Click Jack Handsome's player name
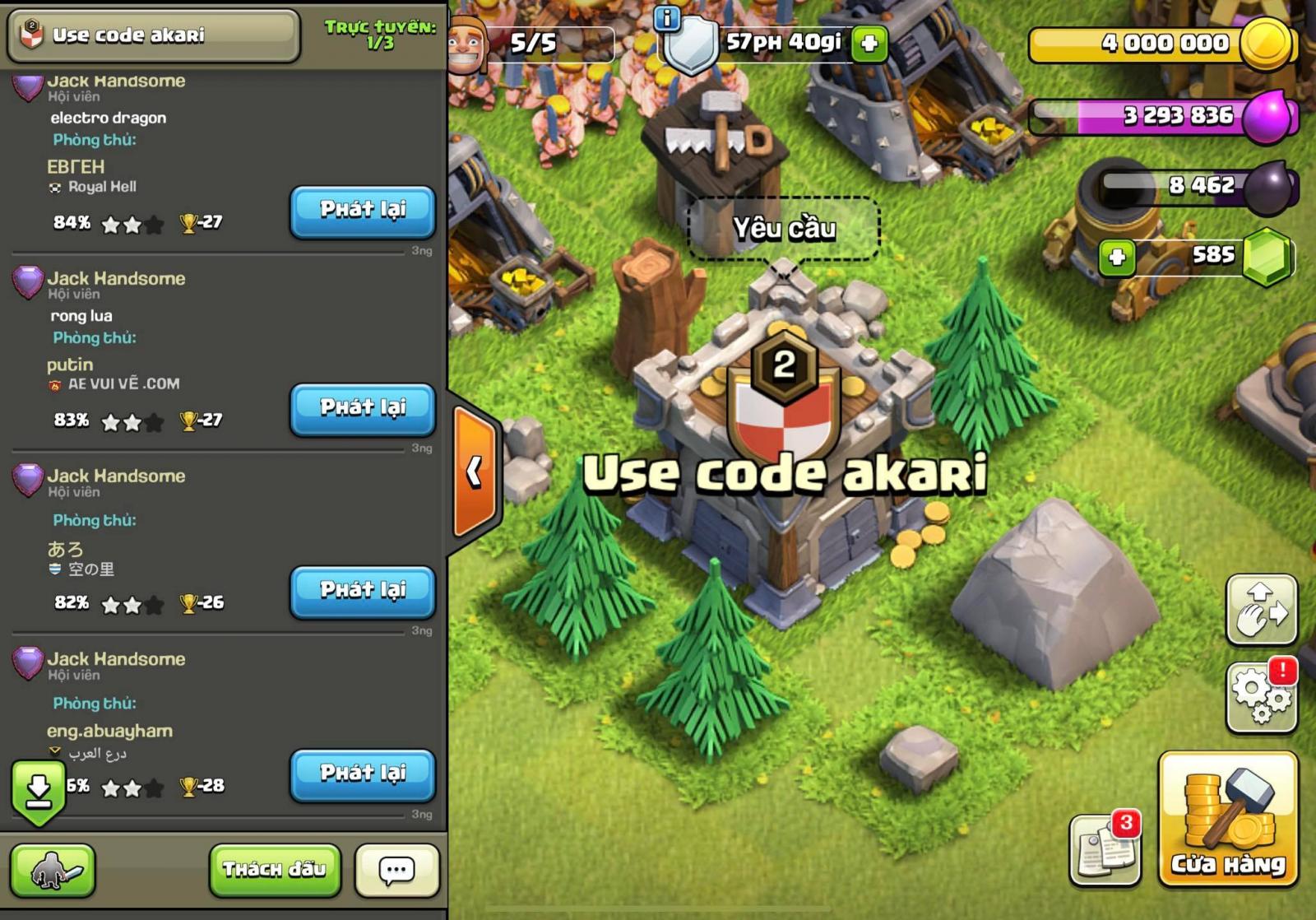This screenshot has height=920, width=1316. click(118, 81)
